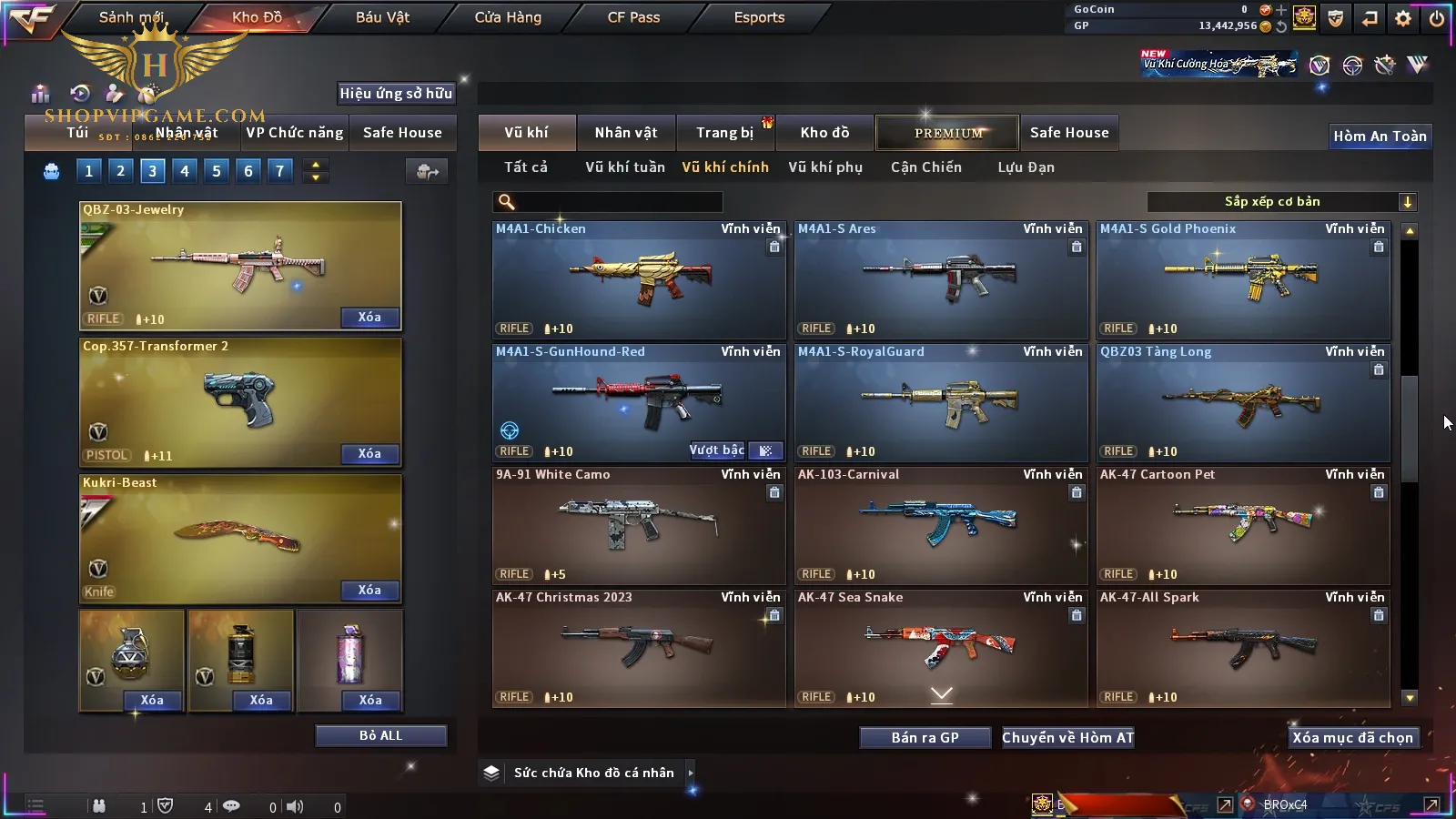Open the Sắp xếp cơ bản sort dropdown
1456x819 pixels.
[x=1280, y=202]
